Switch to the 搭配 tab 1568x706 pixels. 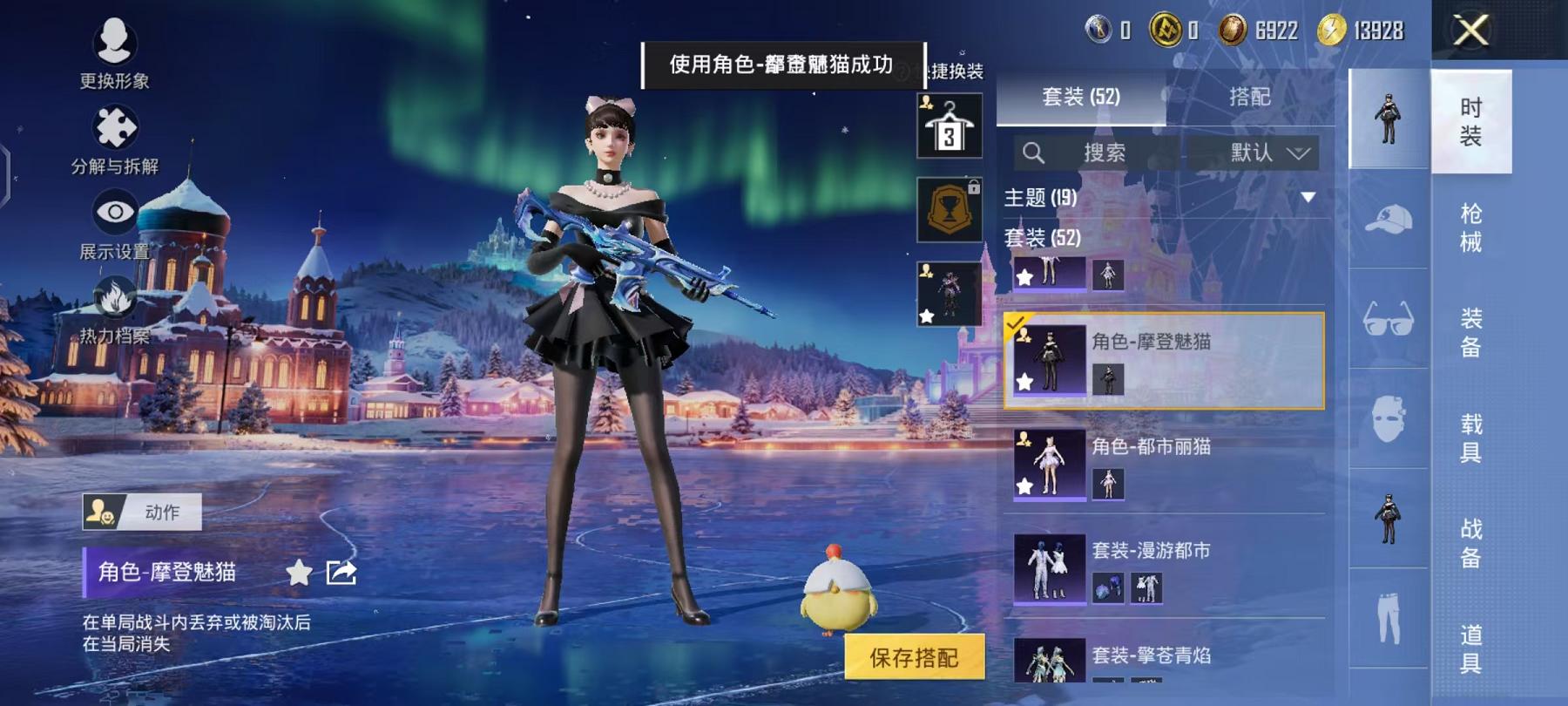[1252, 97]
